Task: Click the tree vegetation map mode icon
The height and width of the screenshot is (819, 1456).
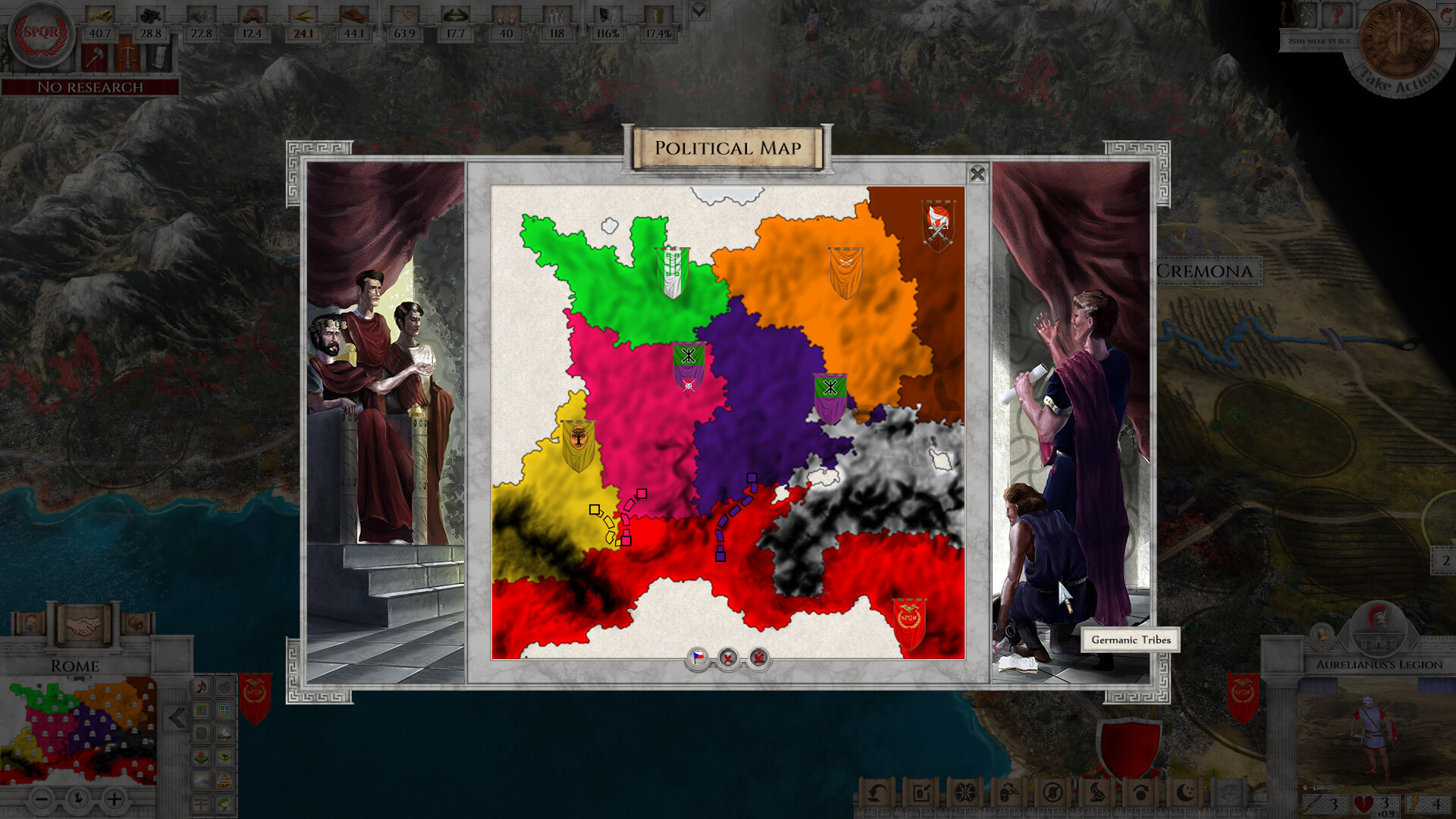Action: pos(224,805)
